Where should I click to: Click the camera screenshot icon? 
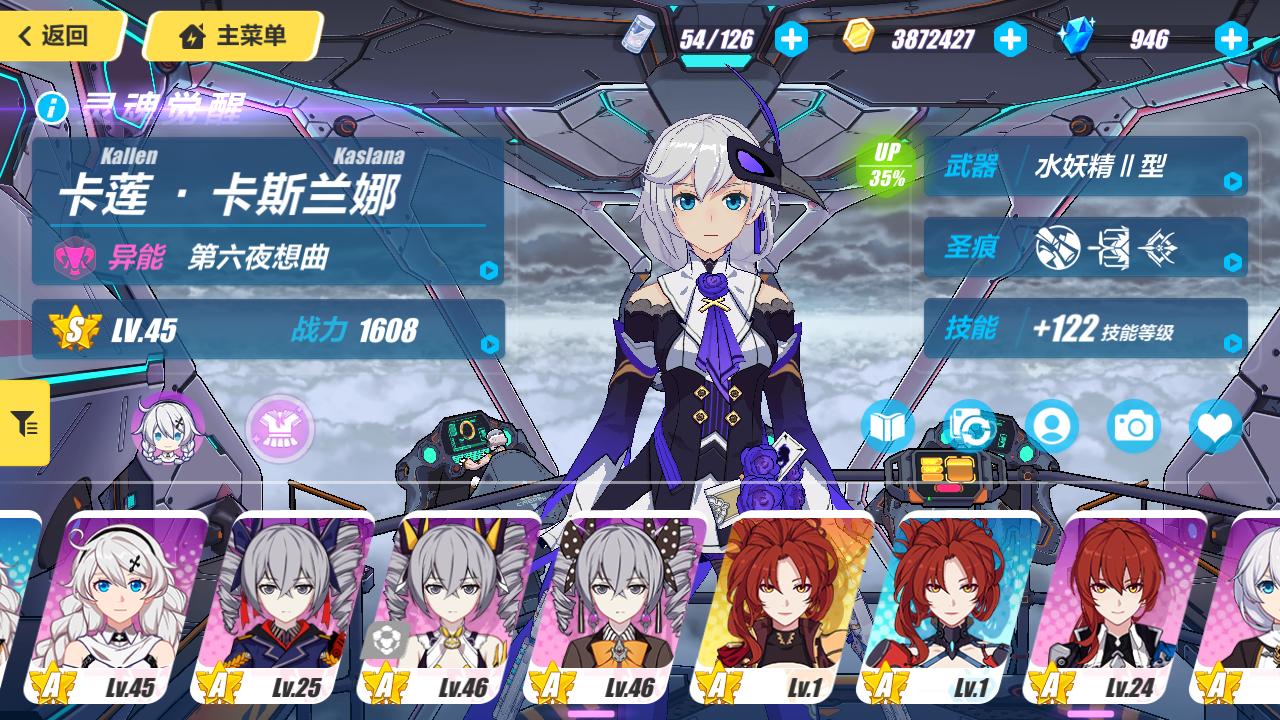1133,427
